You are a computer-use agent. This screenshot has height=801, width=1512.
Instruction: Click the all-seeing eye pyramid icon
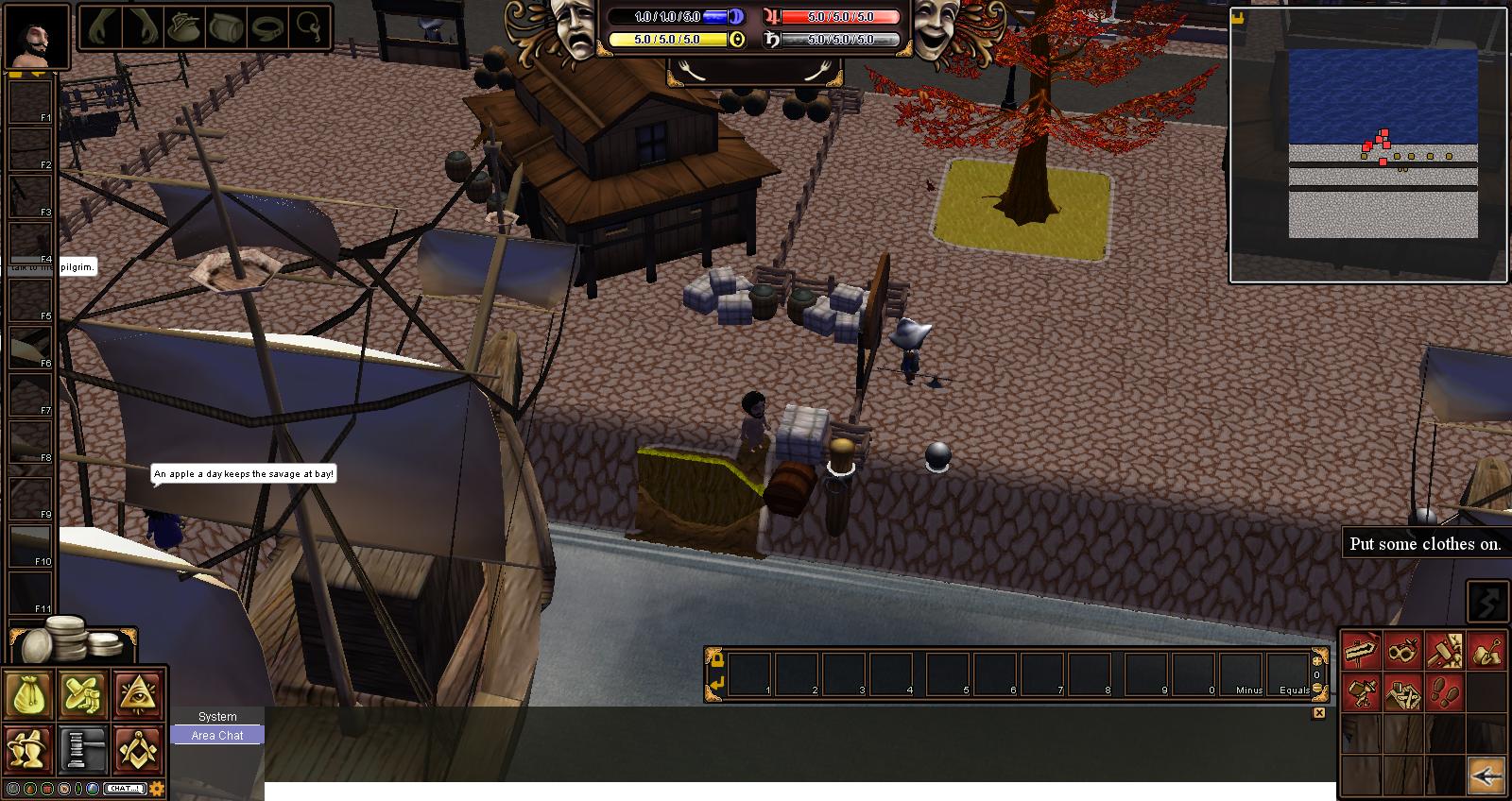point(138,694)
